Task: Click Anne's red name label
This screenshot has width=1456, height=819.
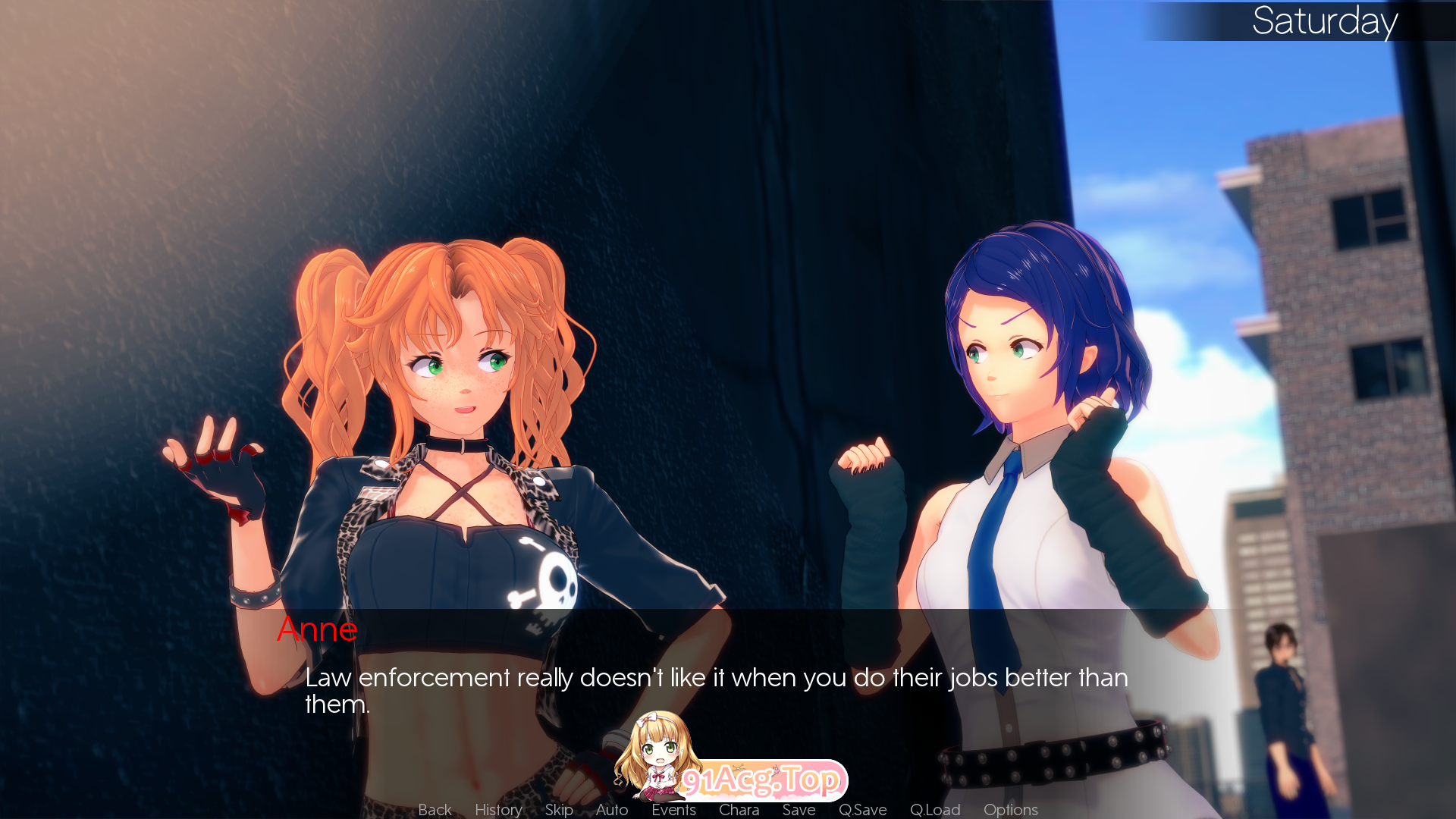Action: (318, 629)
